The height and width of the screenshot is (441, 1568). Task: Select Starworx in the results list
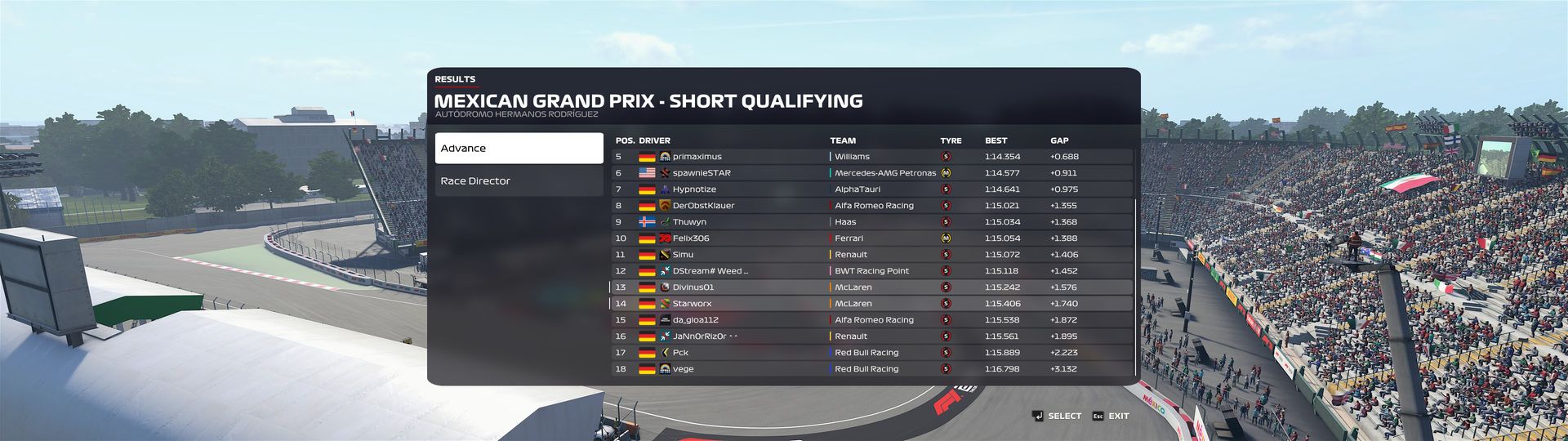click(871, 304)
